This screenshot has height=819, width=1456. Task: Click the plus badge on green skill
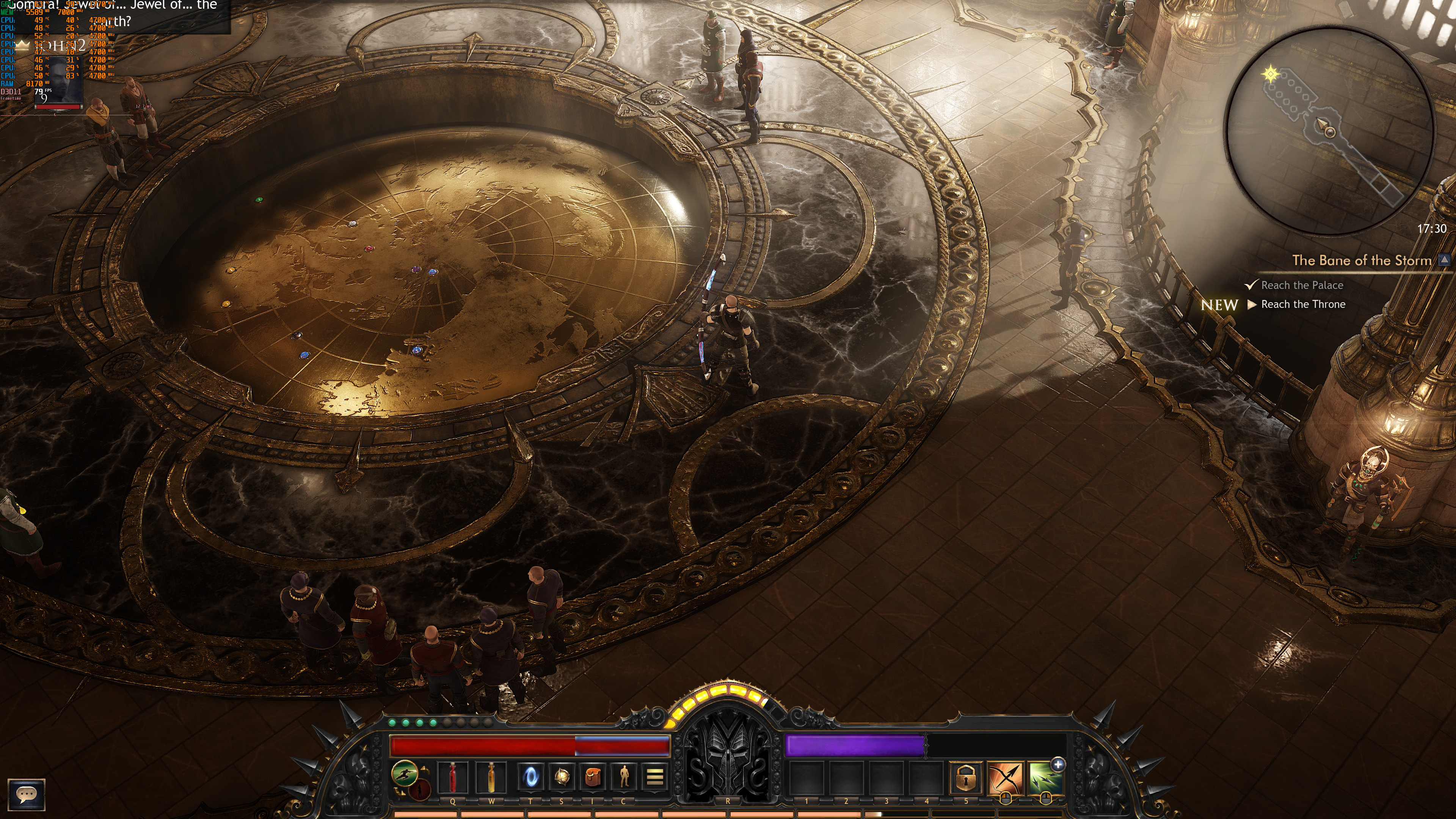tap(1058, 765)
